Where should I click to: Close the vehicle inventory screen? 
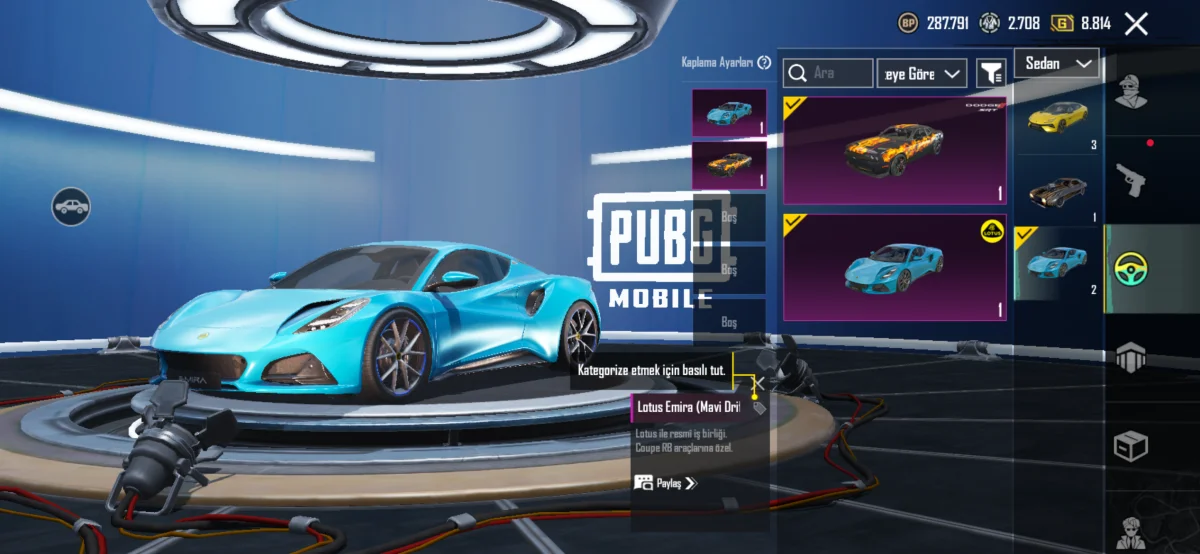click(1136, 24)
